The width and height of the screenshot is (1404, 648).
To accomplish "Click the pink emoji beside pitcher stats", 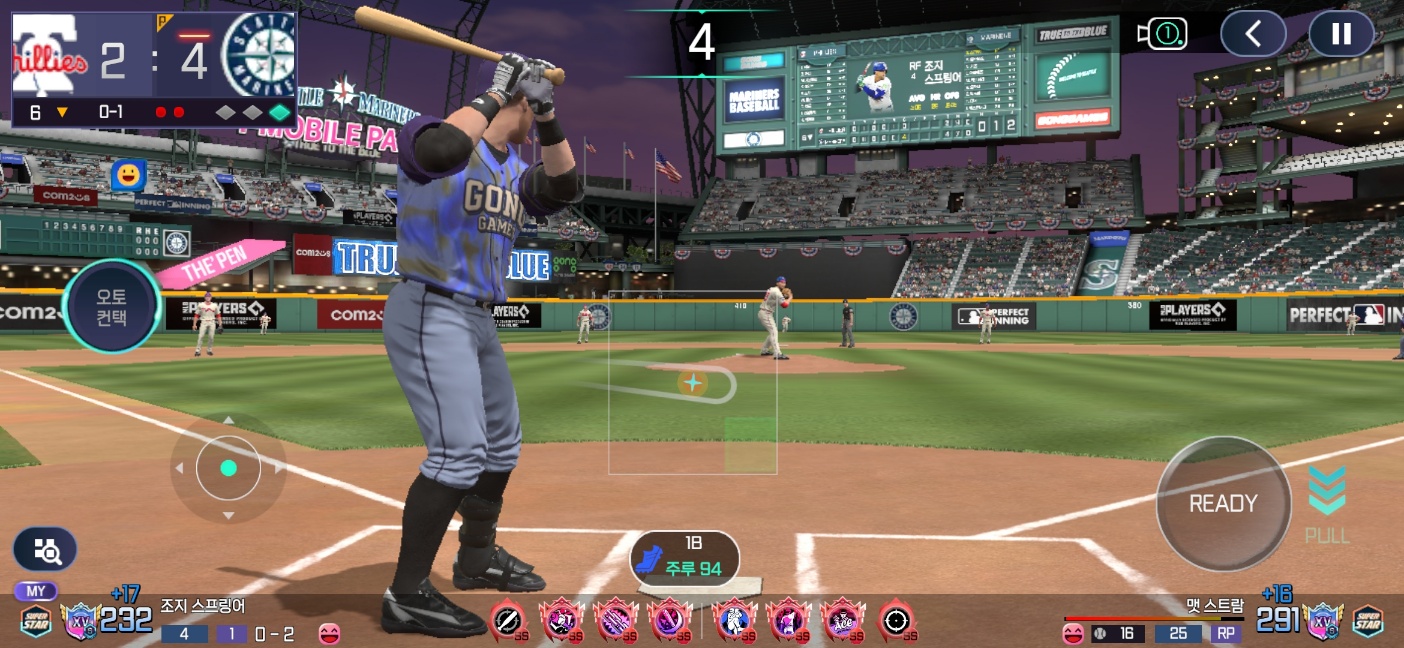I will click(1073, 633).
